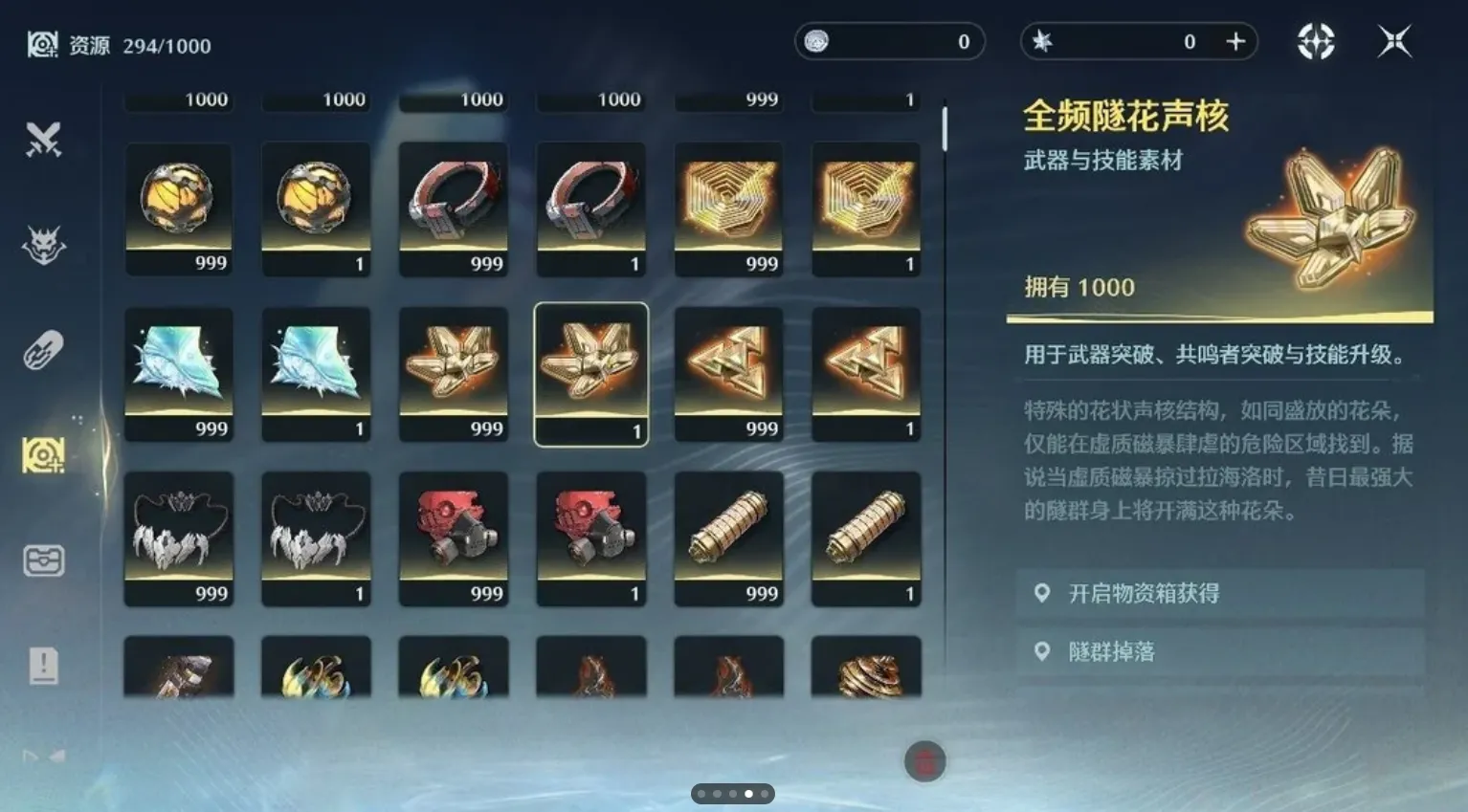Click the shell credit currency icon
This screenshot has width=1468, height=812.
tap(818, 41)
